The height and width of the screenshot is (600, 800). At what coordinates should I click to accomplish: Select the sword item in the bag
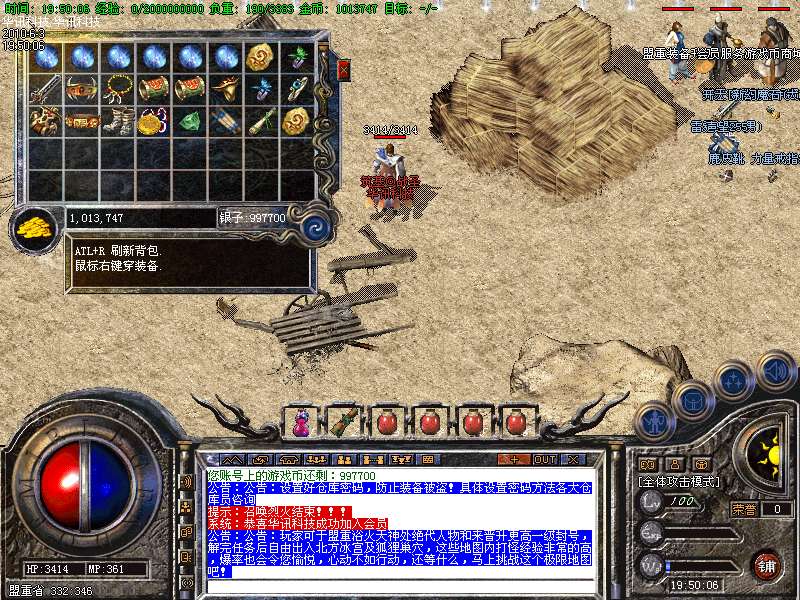46,90
